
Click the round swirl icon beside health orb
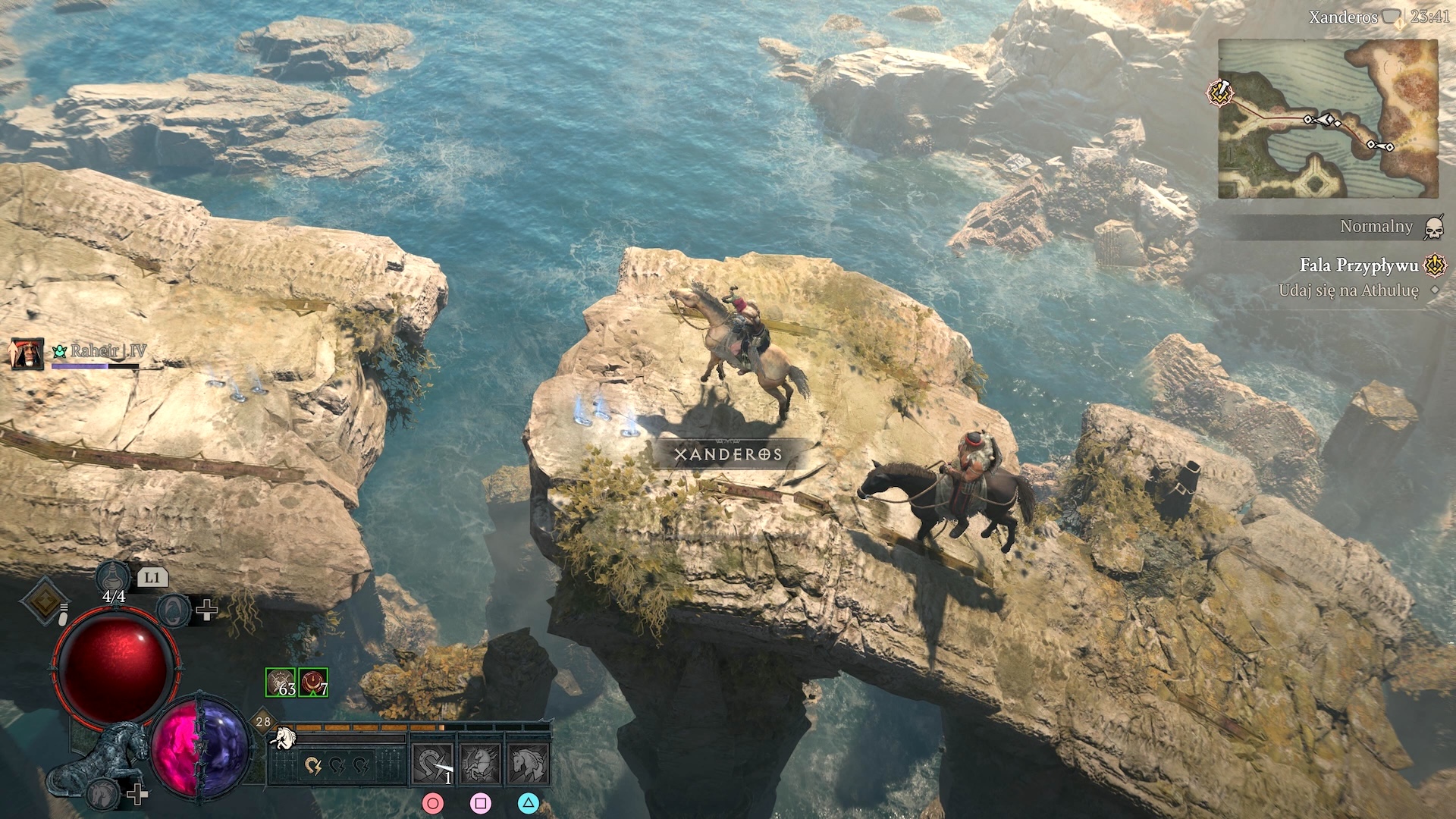point(174,610)
